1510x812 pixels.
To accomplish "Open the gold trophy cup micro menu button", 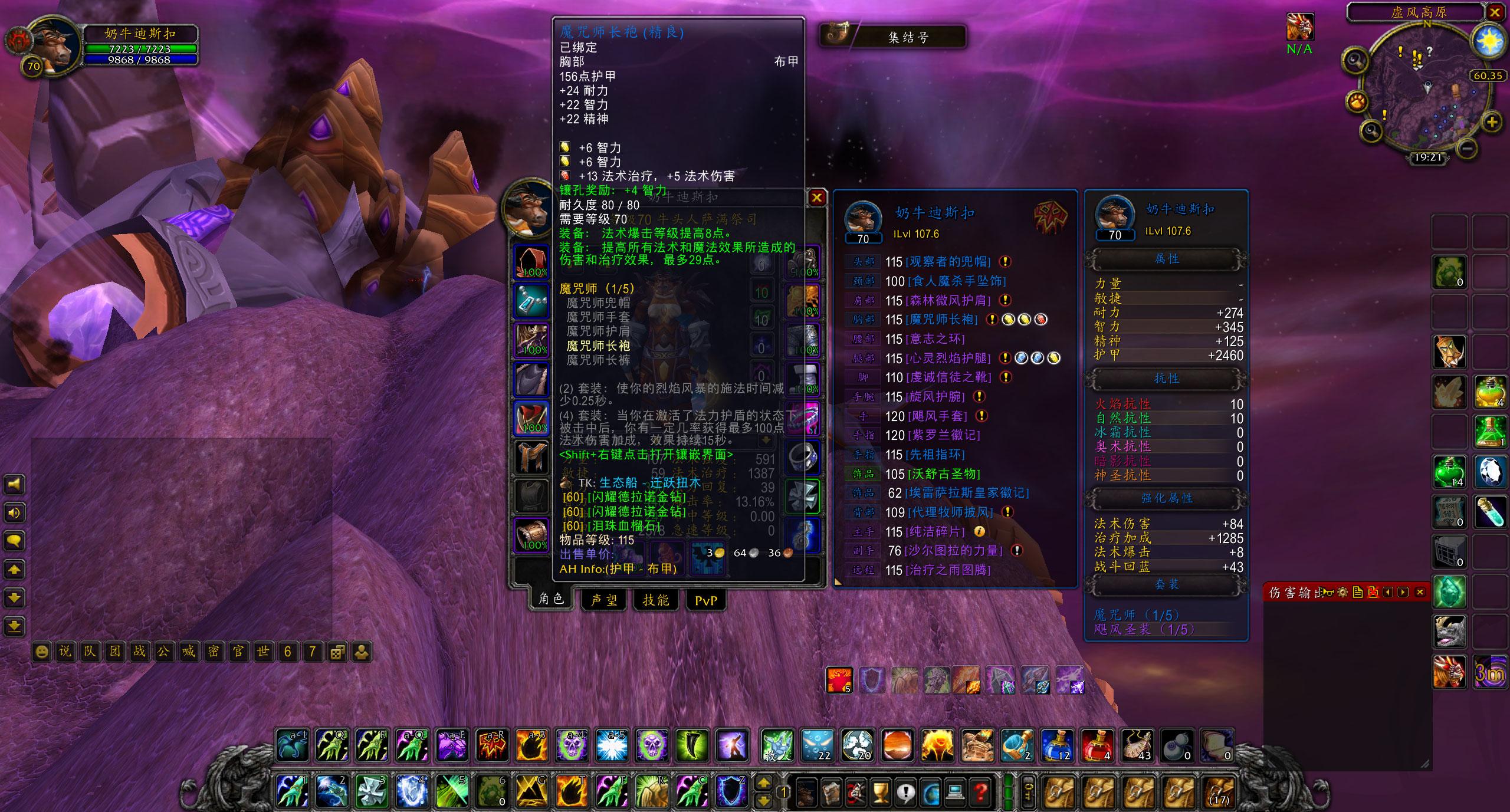I will tap(880, 791).
